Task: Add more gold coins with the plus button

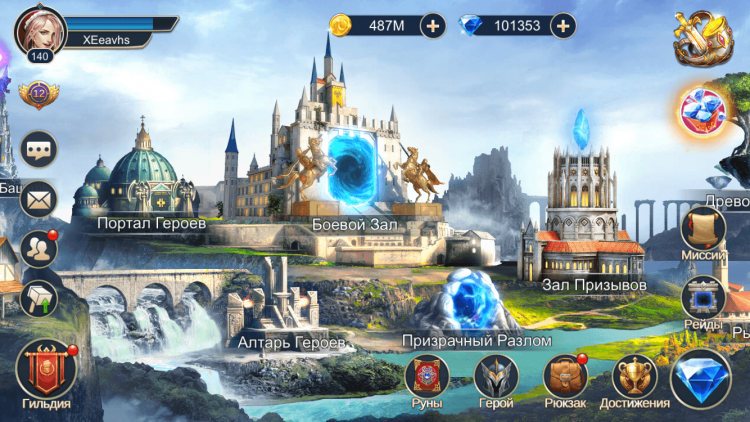Action: click(432, 26)
